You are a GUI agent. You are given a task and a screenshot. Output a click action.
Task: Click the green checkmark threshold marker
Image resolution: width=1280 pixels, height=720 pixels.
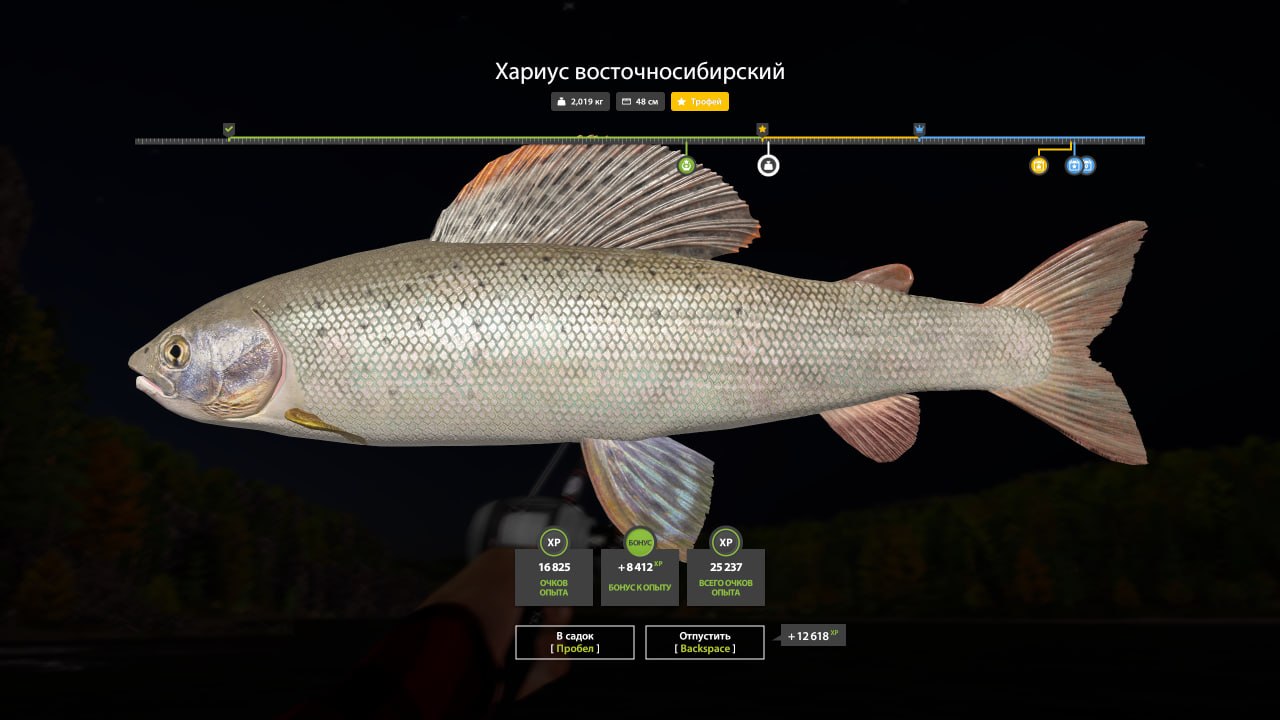(229, 129)
